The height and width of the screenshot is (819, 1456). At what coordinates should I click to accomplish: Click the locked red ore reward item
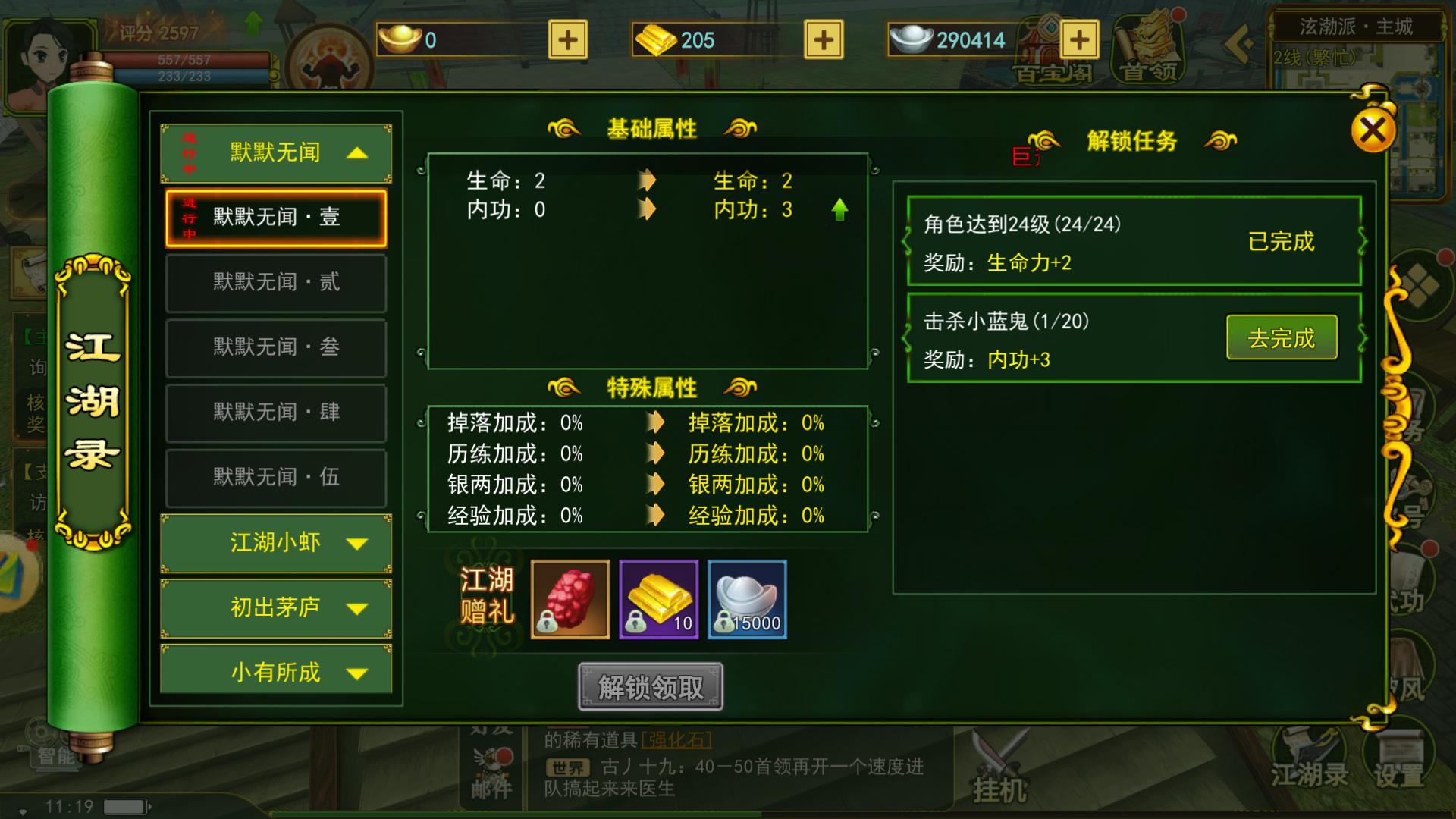[x=570, y=600]
